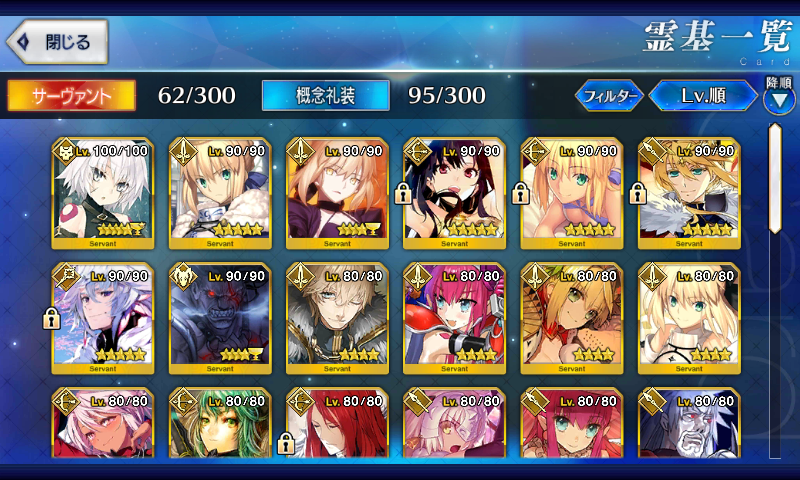The height and width of the screenshot is (480, 800).
Task: Select the Lv. 100/100 white-haired servant card
Action: tap(101, 192)
